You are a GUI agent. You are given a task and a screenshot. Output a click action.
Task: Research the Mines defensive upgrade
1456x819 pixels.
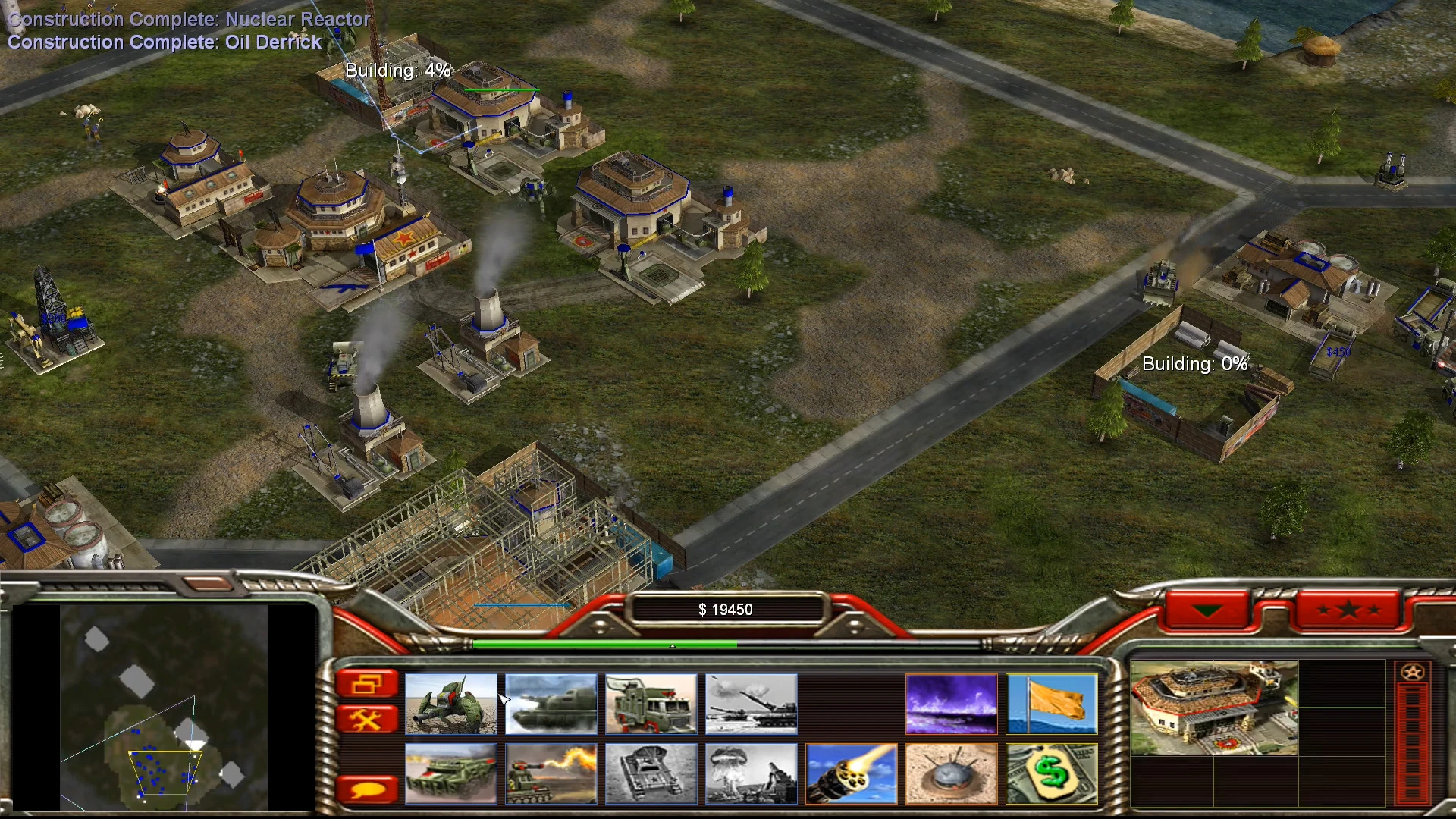click(951, 773)
